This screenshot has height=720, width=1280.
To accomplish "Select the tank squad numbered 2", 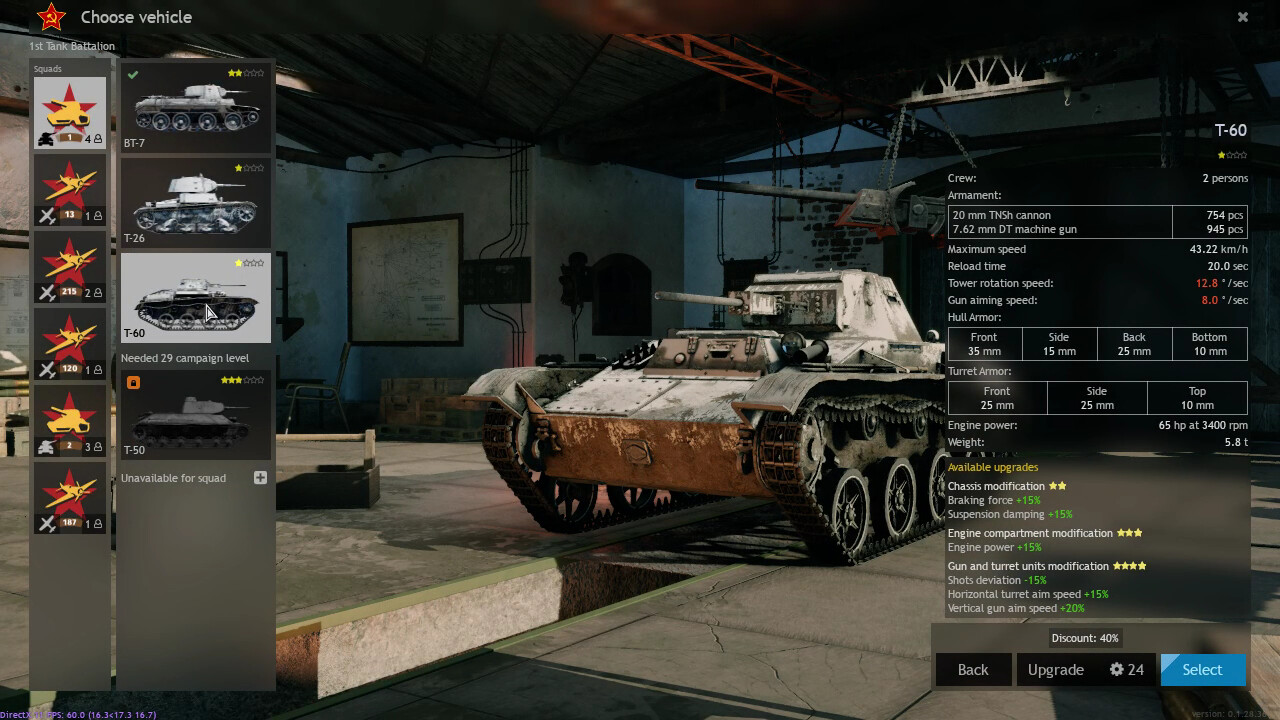I will point(70,422).
